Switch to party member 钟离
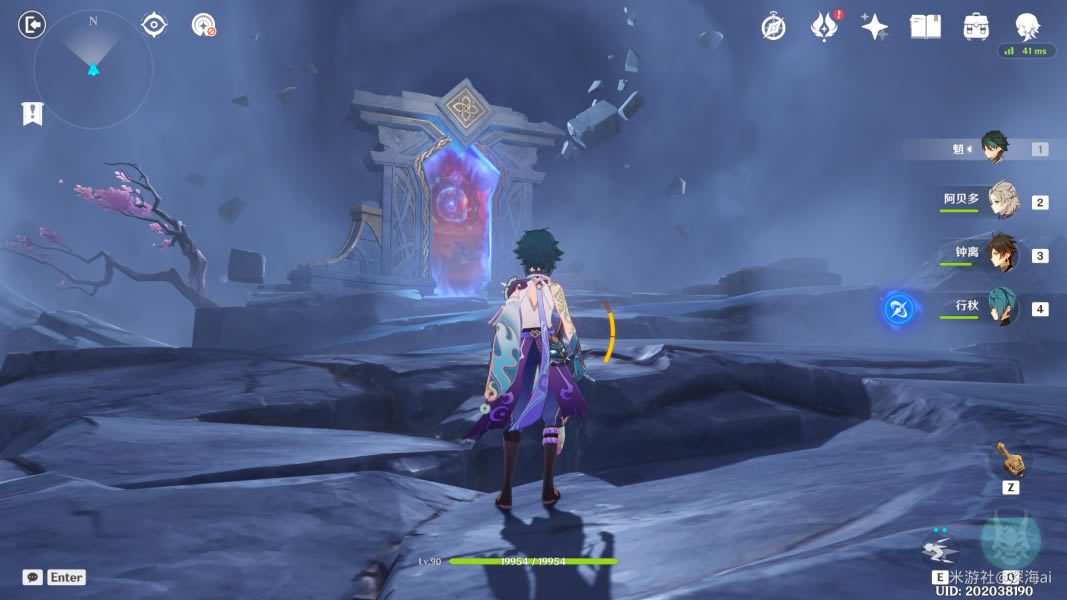1067x600 pixels. tap(1001, 254)
